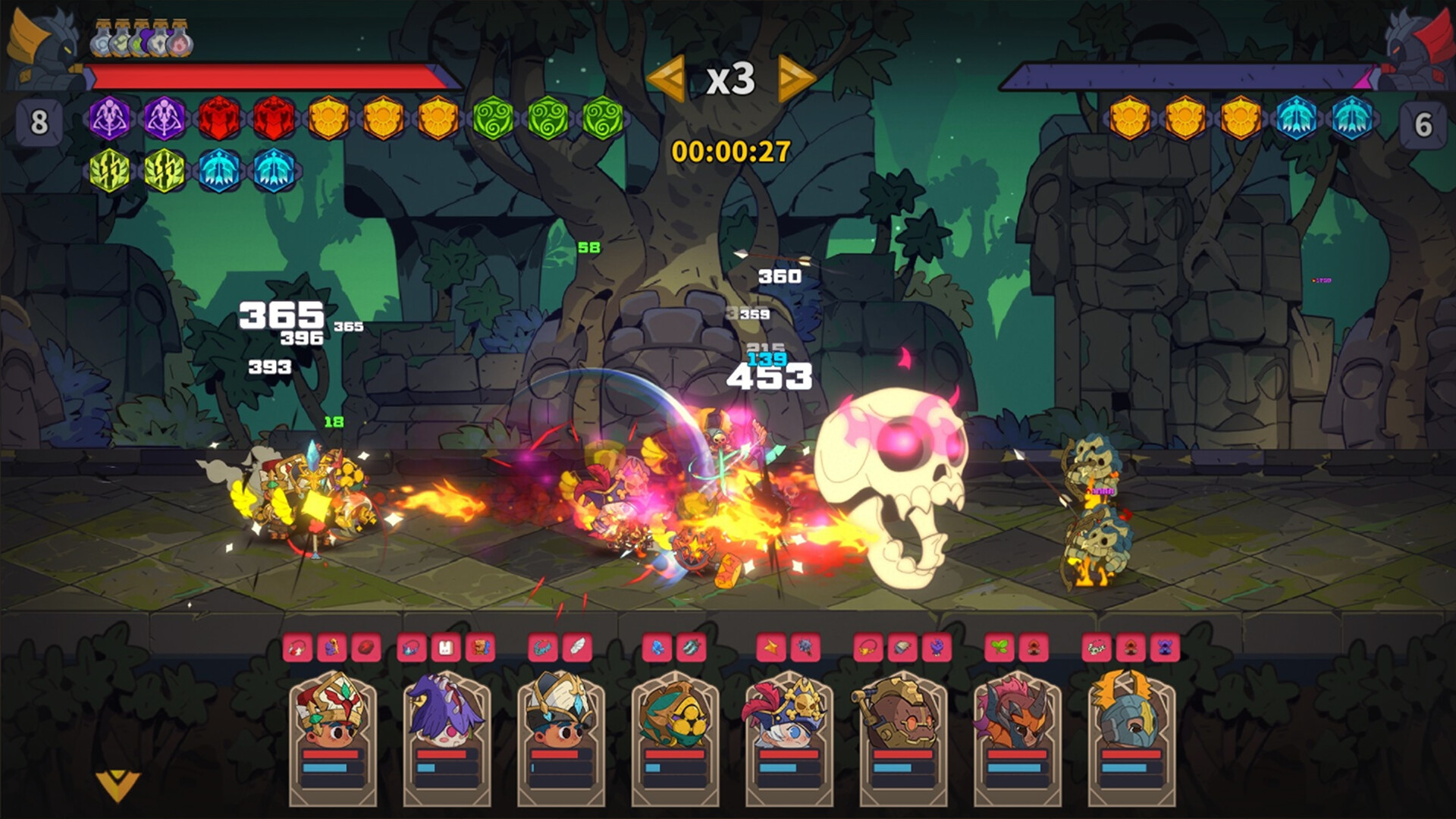Inspect the spiked mace item icon
Viewport: 1456px width, 819px height.
pos(805,648)
